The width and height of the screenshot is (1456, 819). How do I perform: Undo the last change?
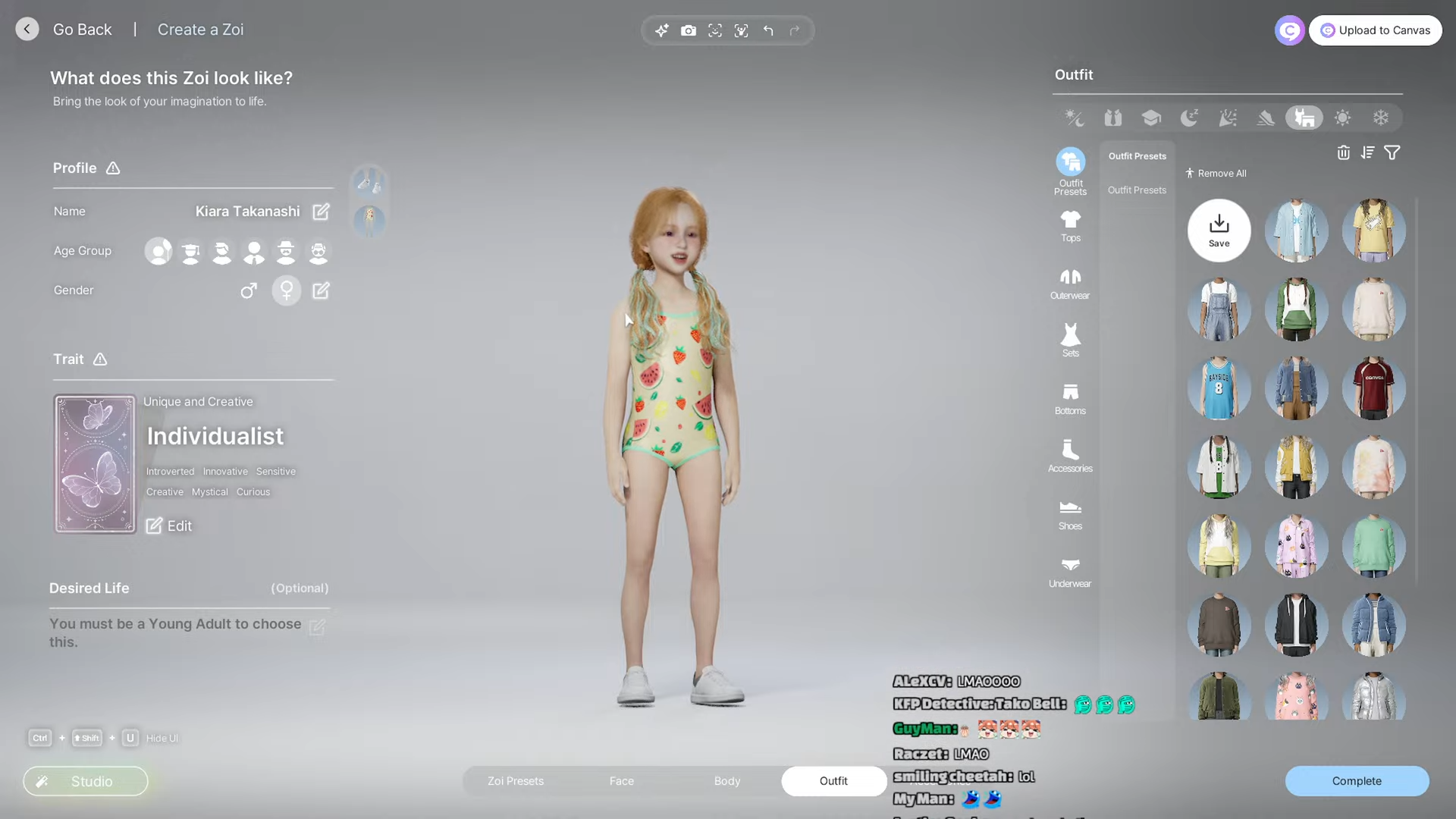coord(768,30)
